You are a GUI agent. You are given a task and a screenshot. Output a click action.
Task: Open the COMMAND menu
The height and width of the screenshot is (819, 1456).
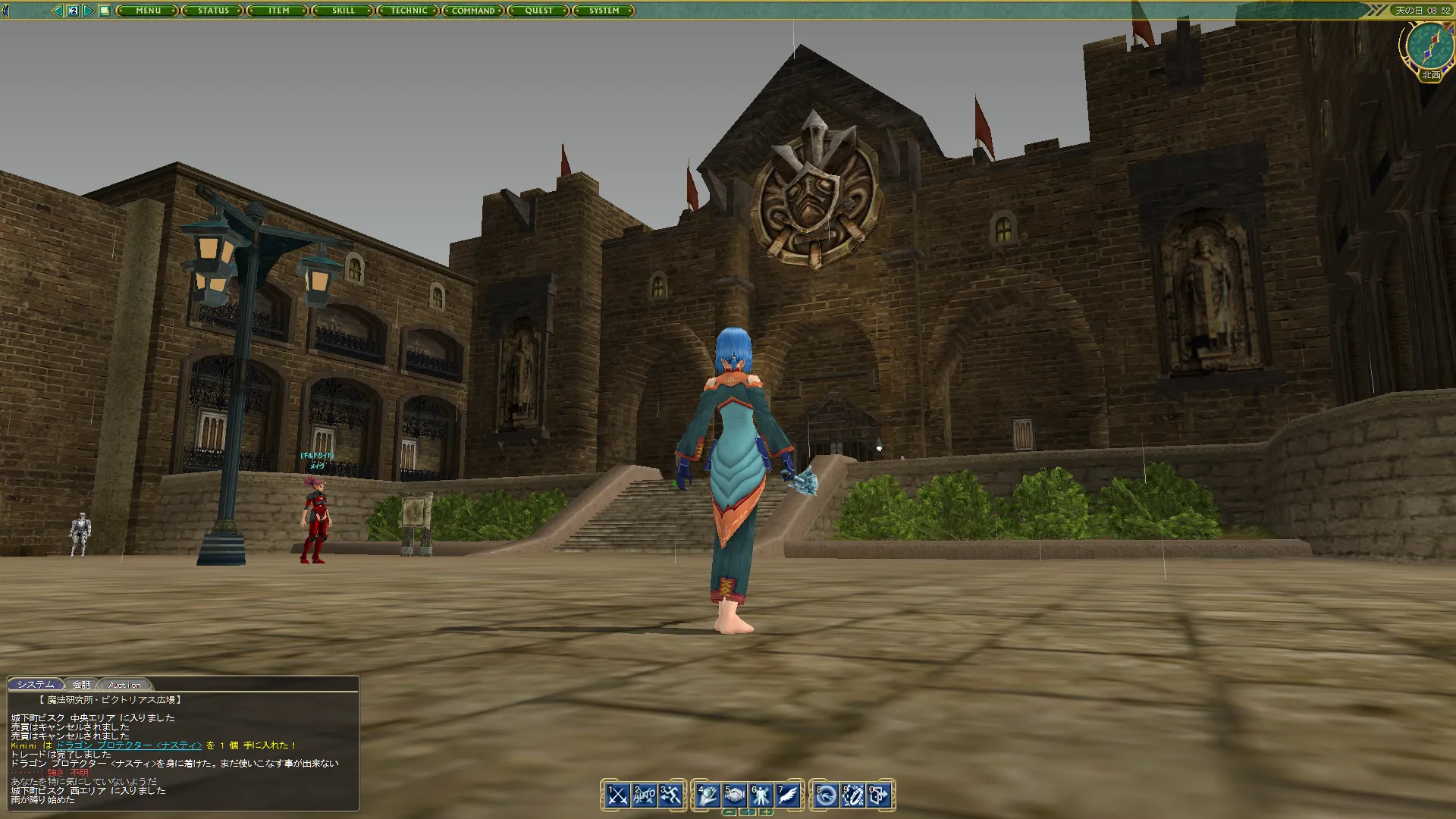click(x=473, y=11)
